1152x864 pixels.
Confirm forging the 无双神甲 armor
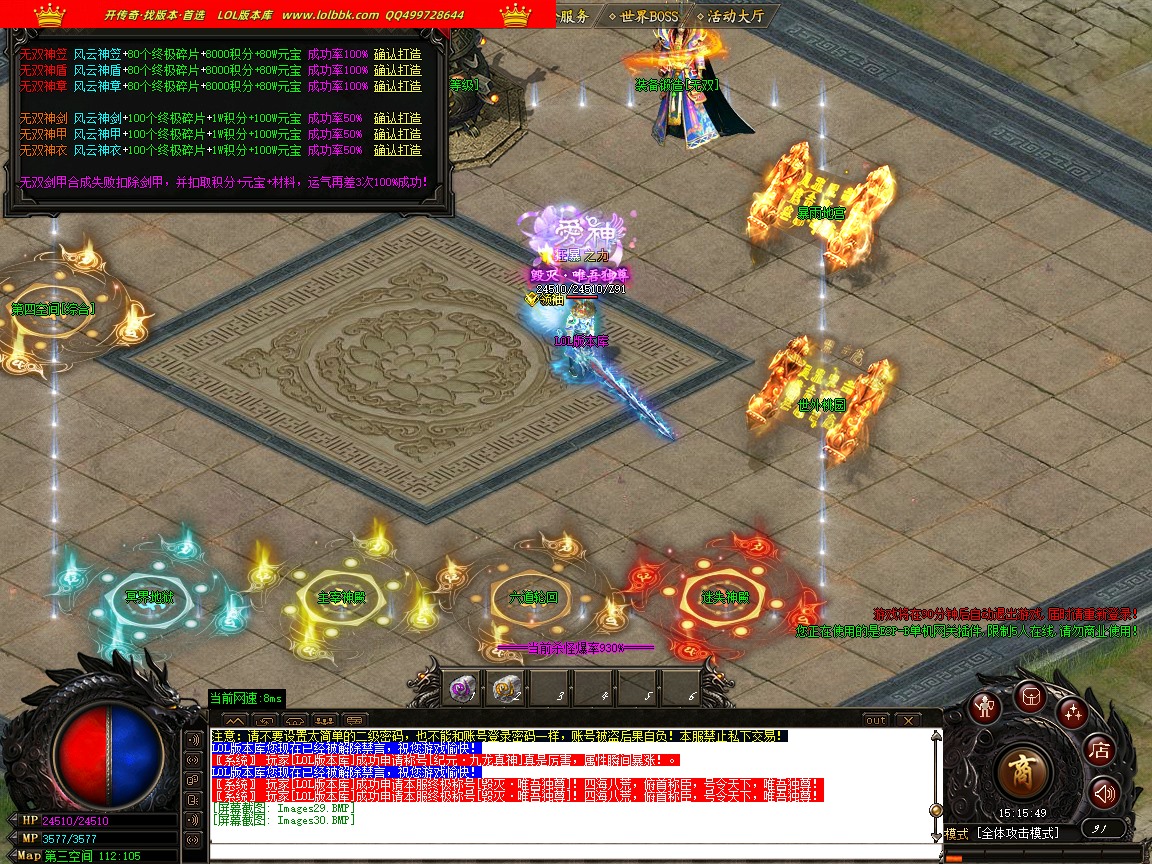[x=397, y=134]
